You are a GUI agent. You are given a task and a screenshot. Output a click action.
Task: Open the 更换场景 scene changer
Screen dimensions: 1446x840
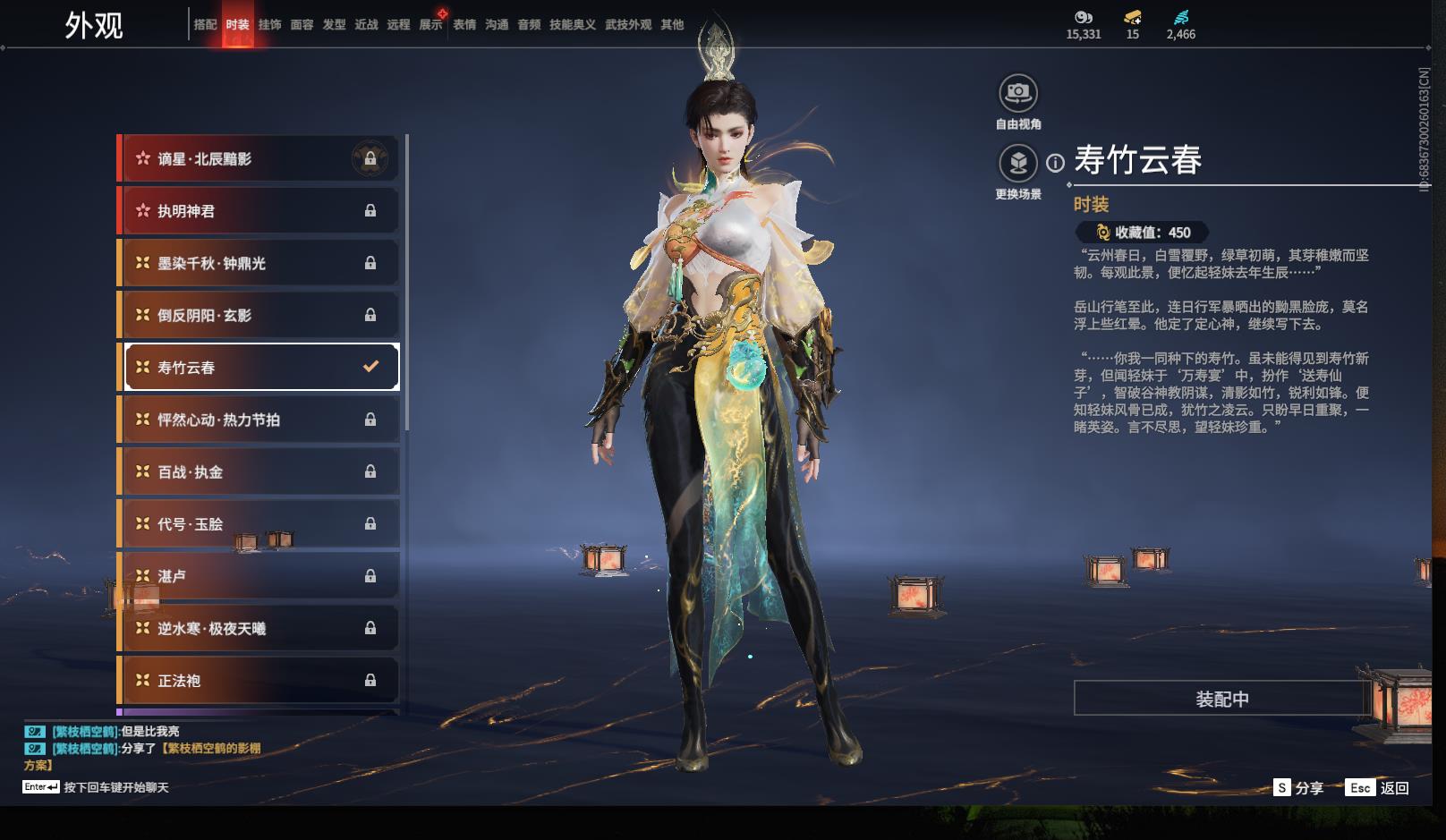point(1017,164)
